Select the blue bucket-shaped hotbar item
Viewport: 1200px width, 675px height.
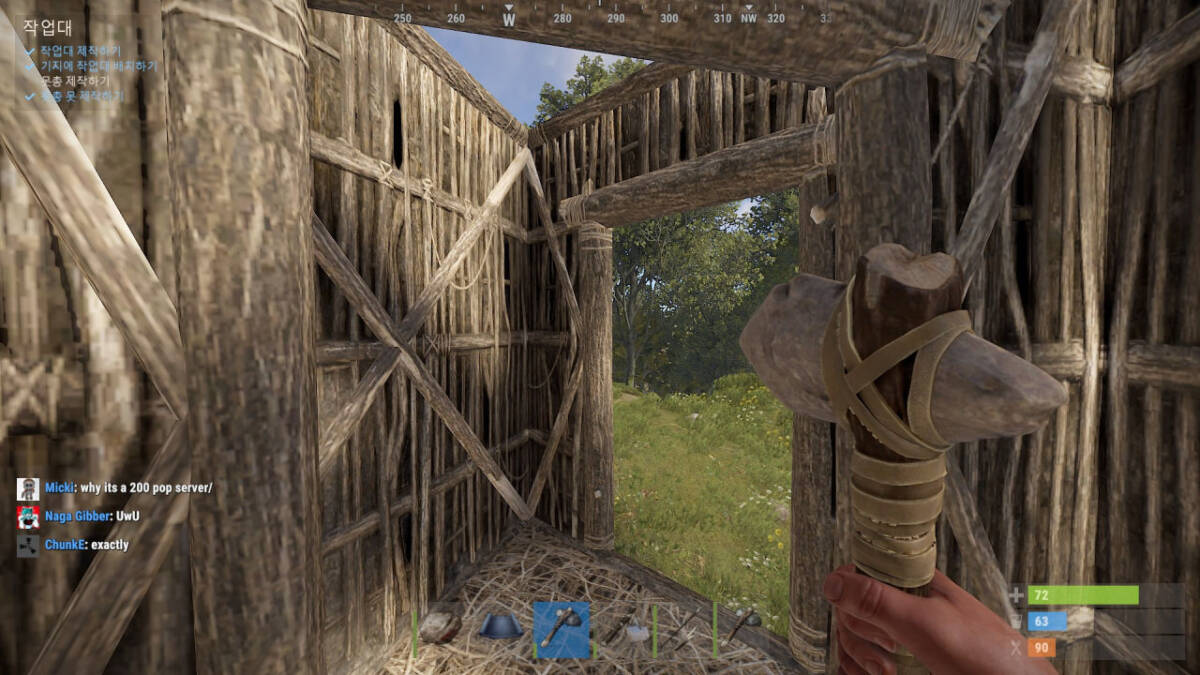coord(500,628)
